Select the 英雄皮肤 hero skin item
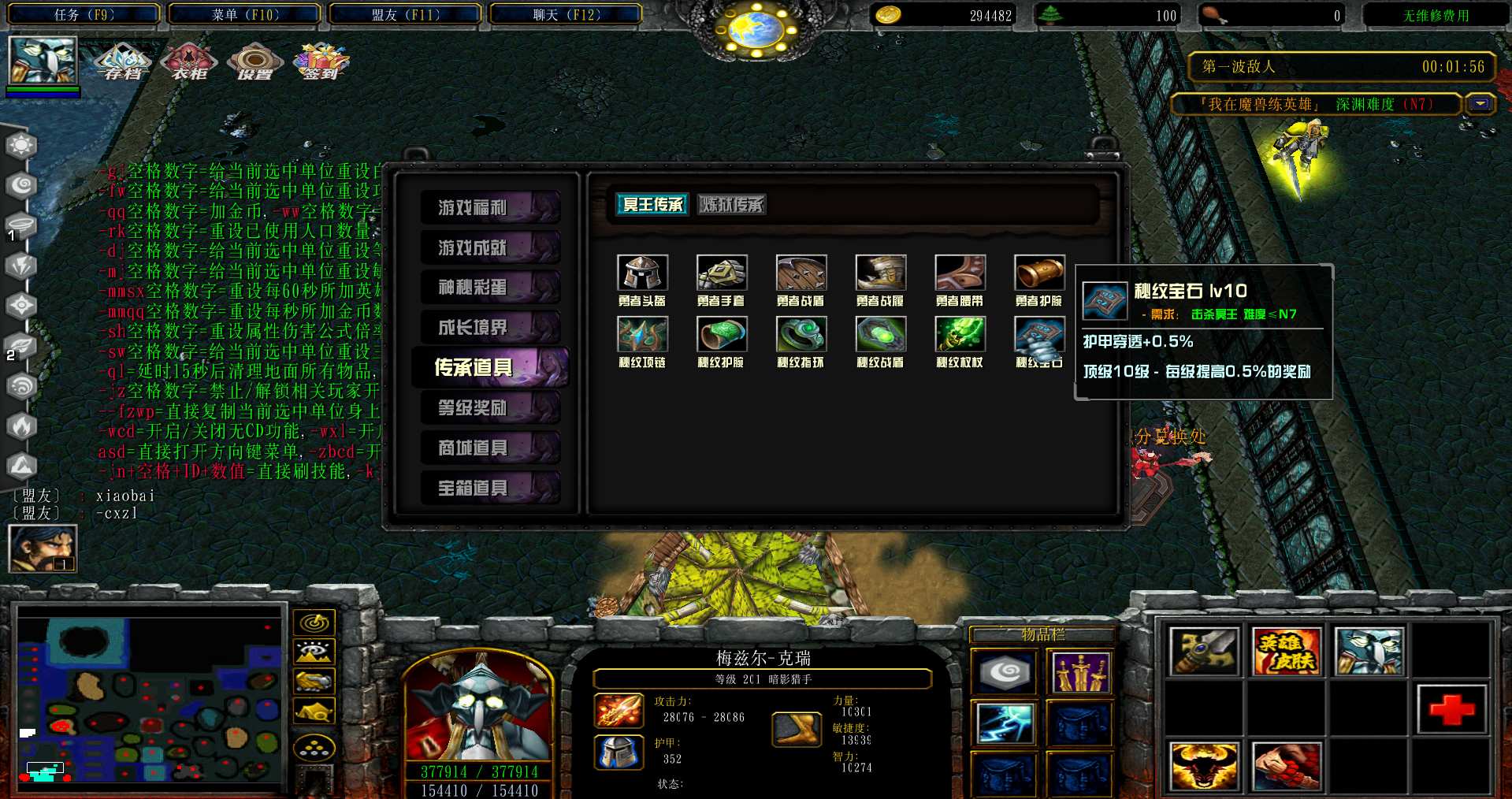1512x799 pixels. (1286, 652)
